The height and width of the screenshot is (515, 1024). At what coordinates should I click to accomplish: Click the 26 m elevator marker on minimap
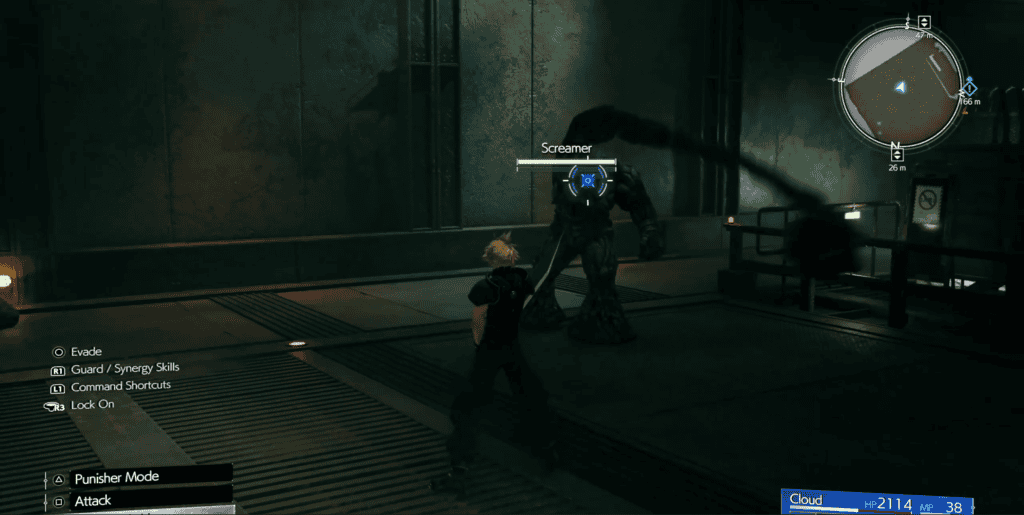897,154
